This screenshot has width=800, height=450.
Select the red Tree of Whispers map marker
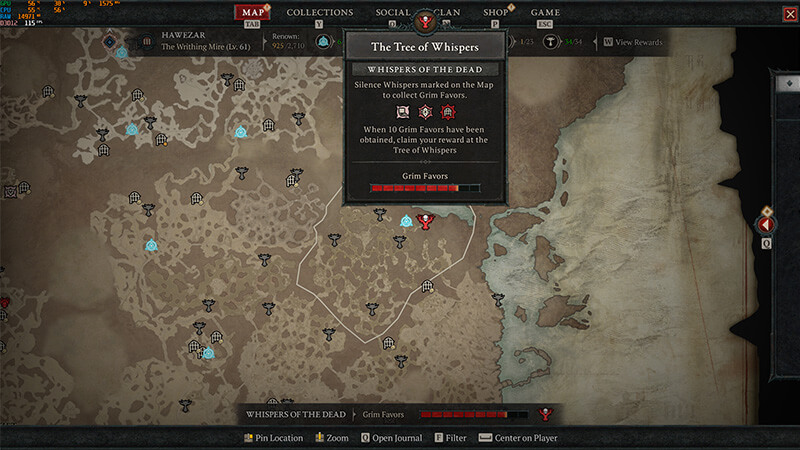tap(427, 221)
